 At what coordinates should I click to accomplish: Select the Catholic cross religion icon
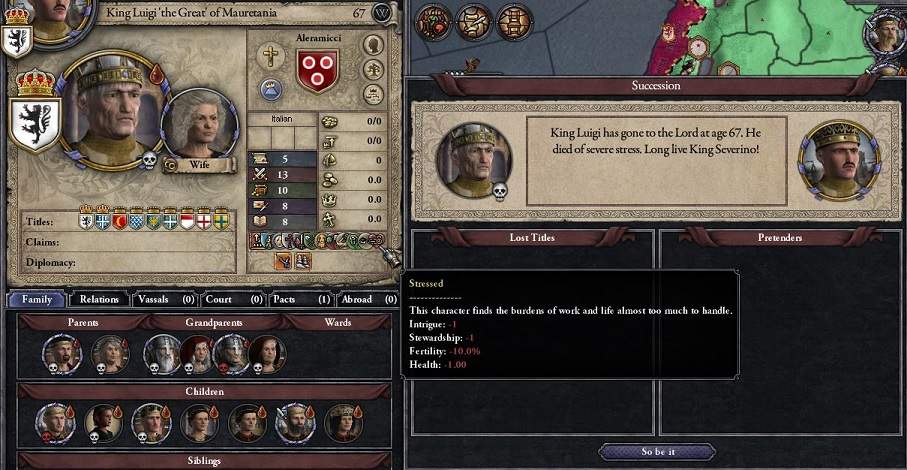(270, 57)
